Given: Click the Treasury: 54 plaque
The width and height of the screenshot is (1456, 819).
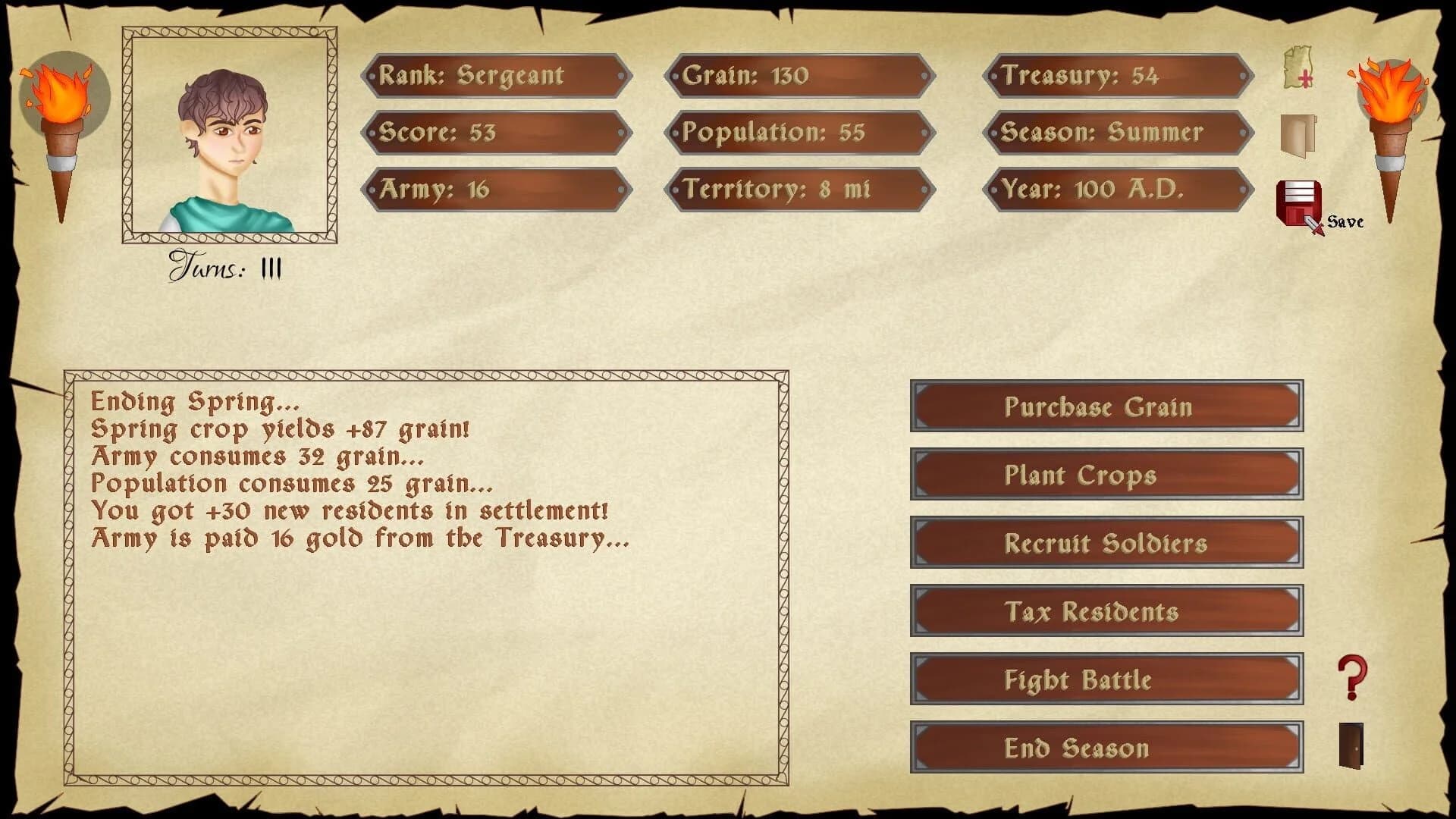Looking at the screenshot, I should point(1121,76).
